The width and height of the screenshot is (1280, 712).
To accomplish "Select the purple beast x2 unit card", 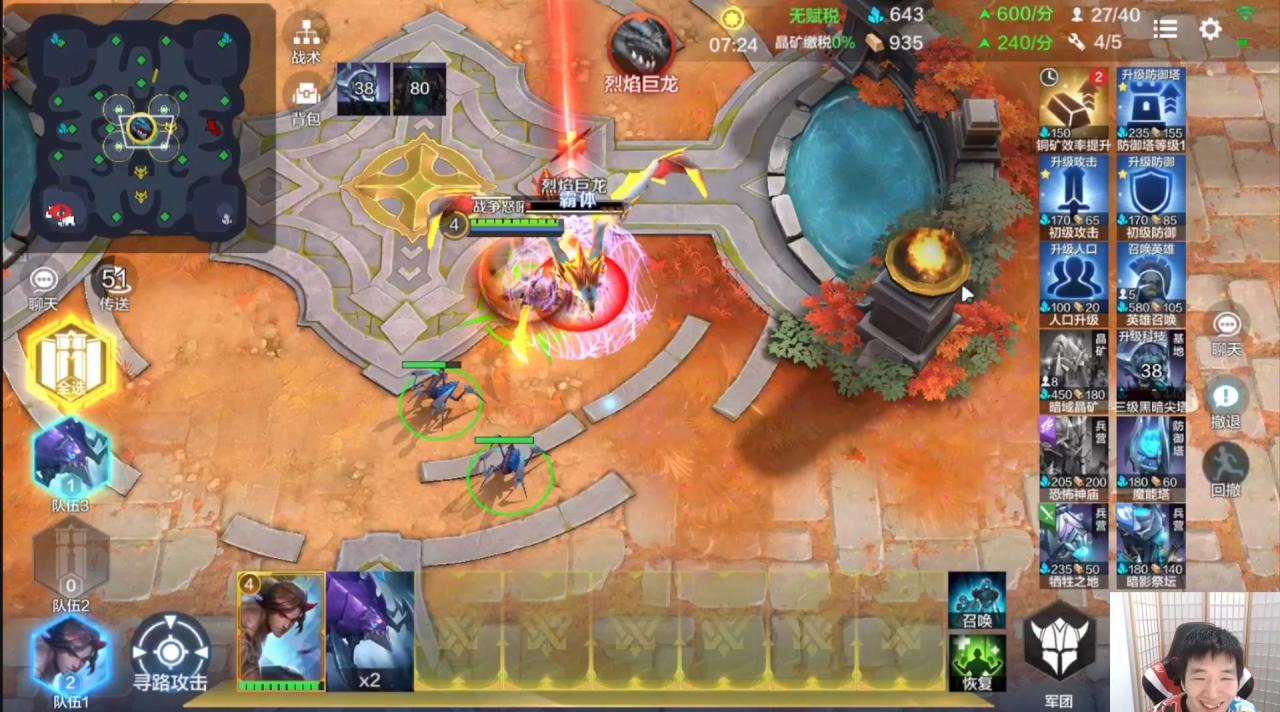I will click(370, 630).
